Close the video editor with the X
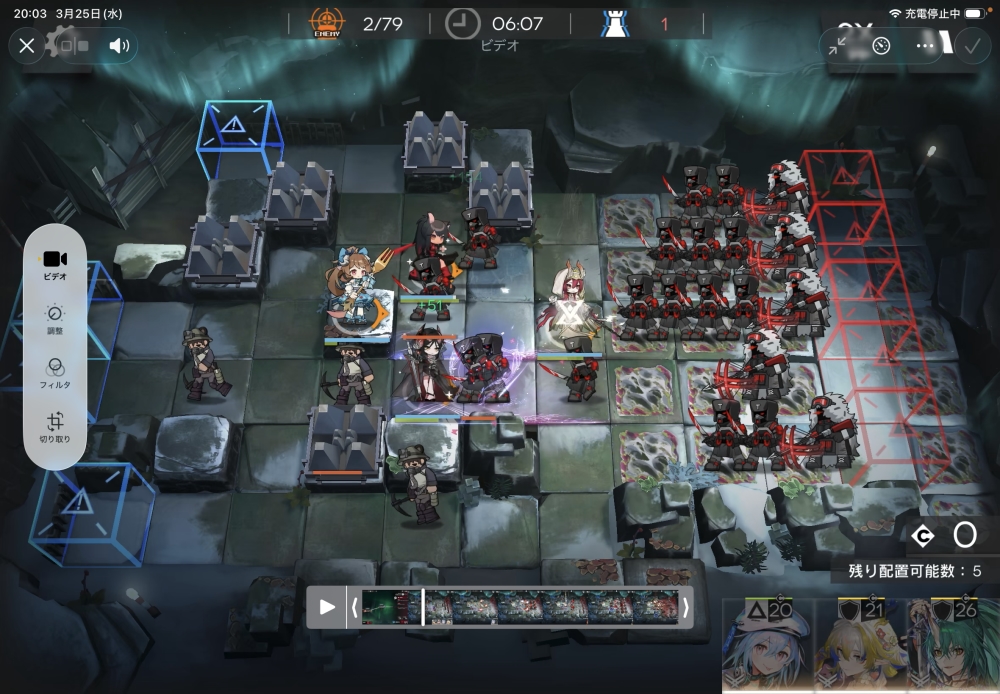1000x694 pixels. point(27,45)
